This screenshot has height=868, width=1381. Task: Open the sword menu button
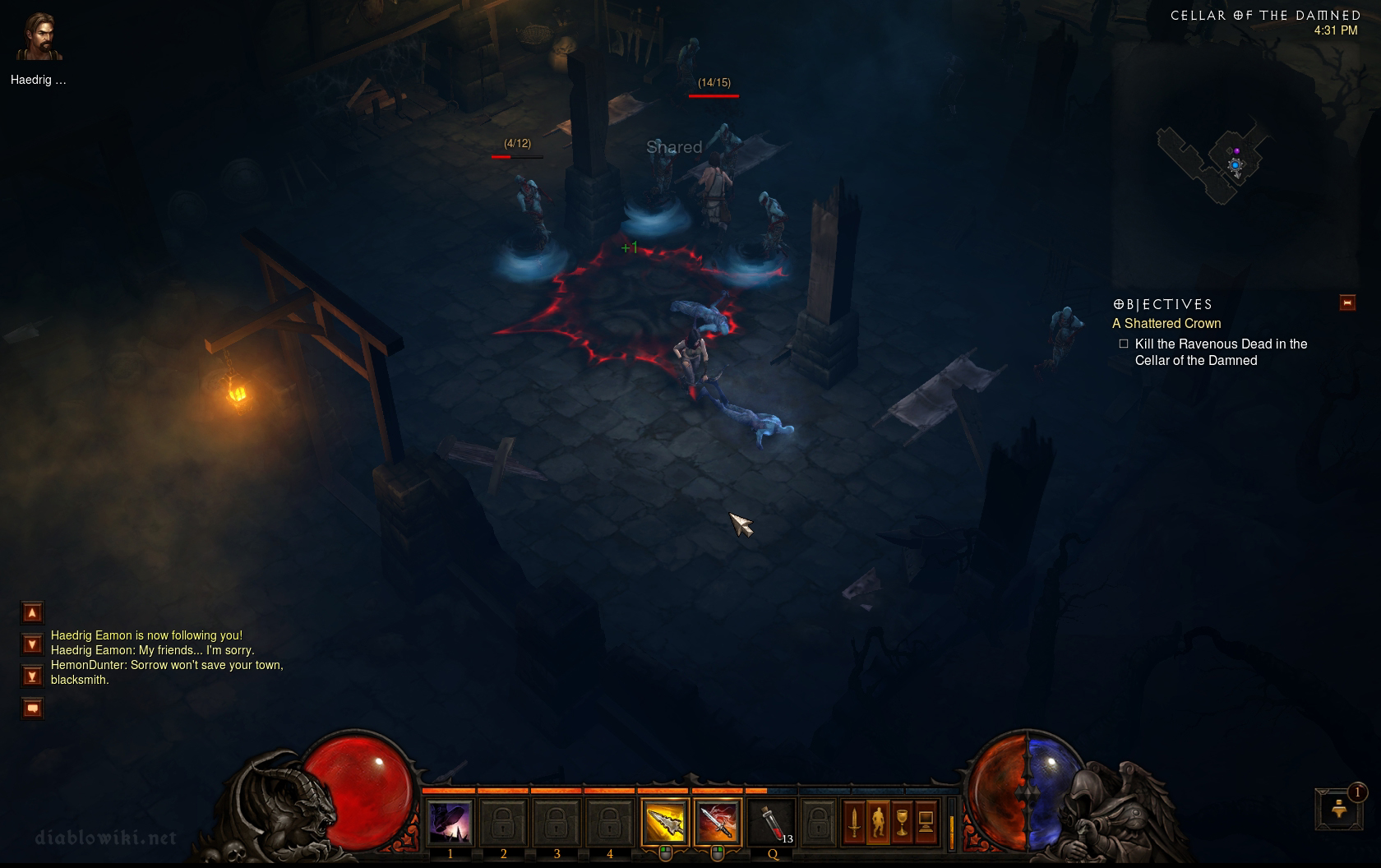pos(854,822)
